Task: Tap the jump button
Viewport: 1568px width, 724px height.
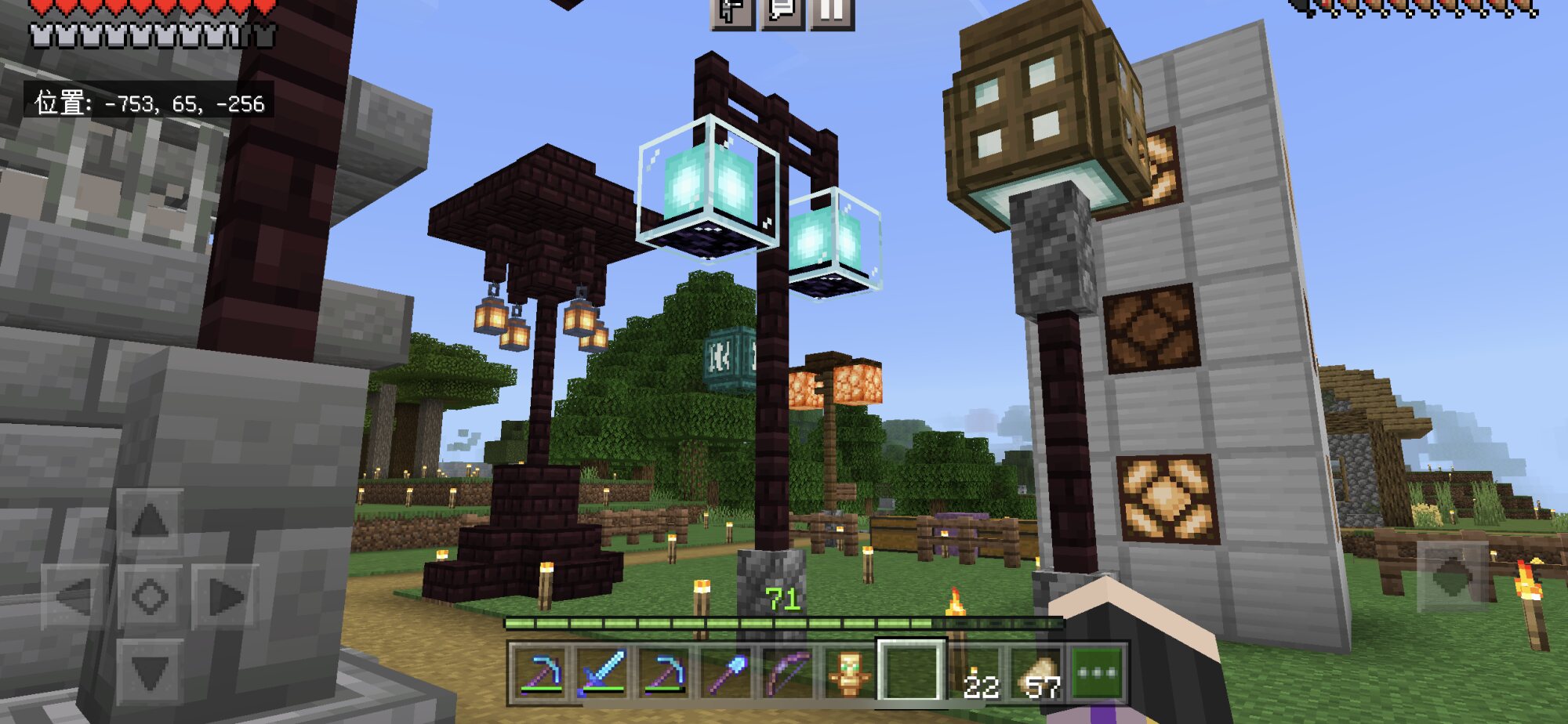Action: pos(1451,576)
